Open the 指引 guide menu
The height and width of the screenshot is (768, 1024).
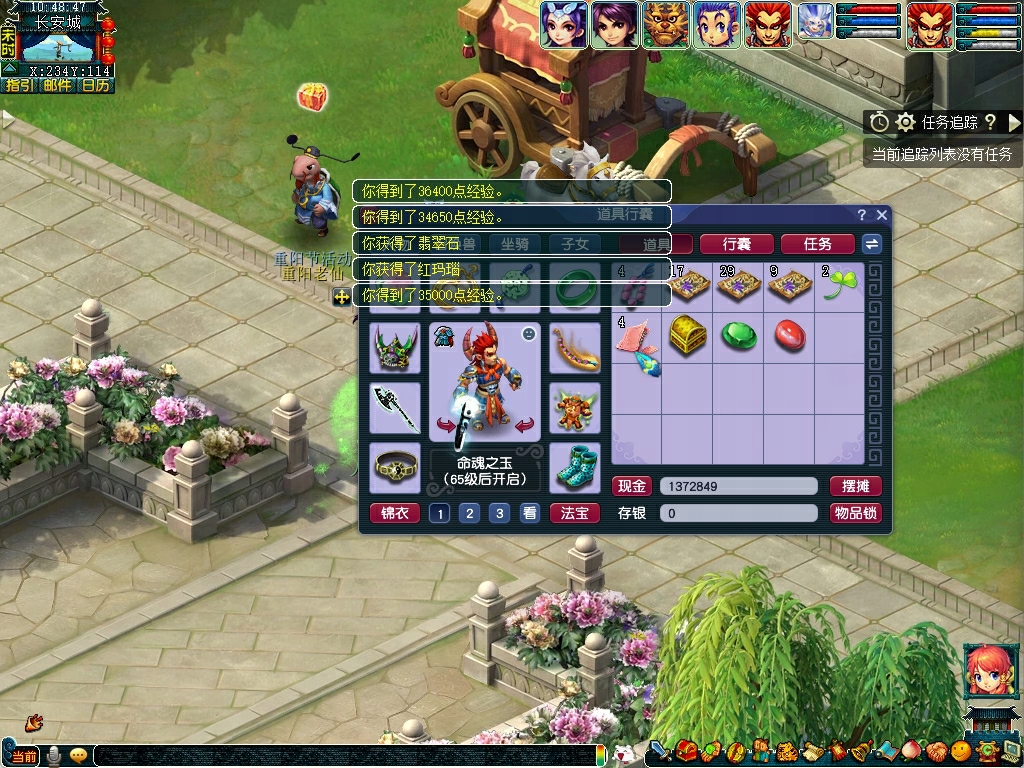pos(19,85)
